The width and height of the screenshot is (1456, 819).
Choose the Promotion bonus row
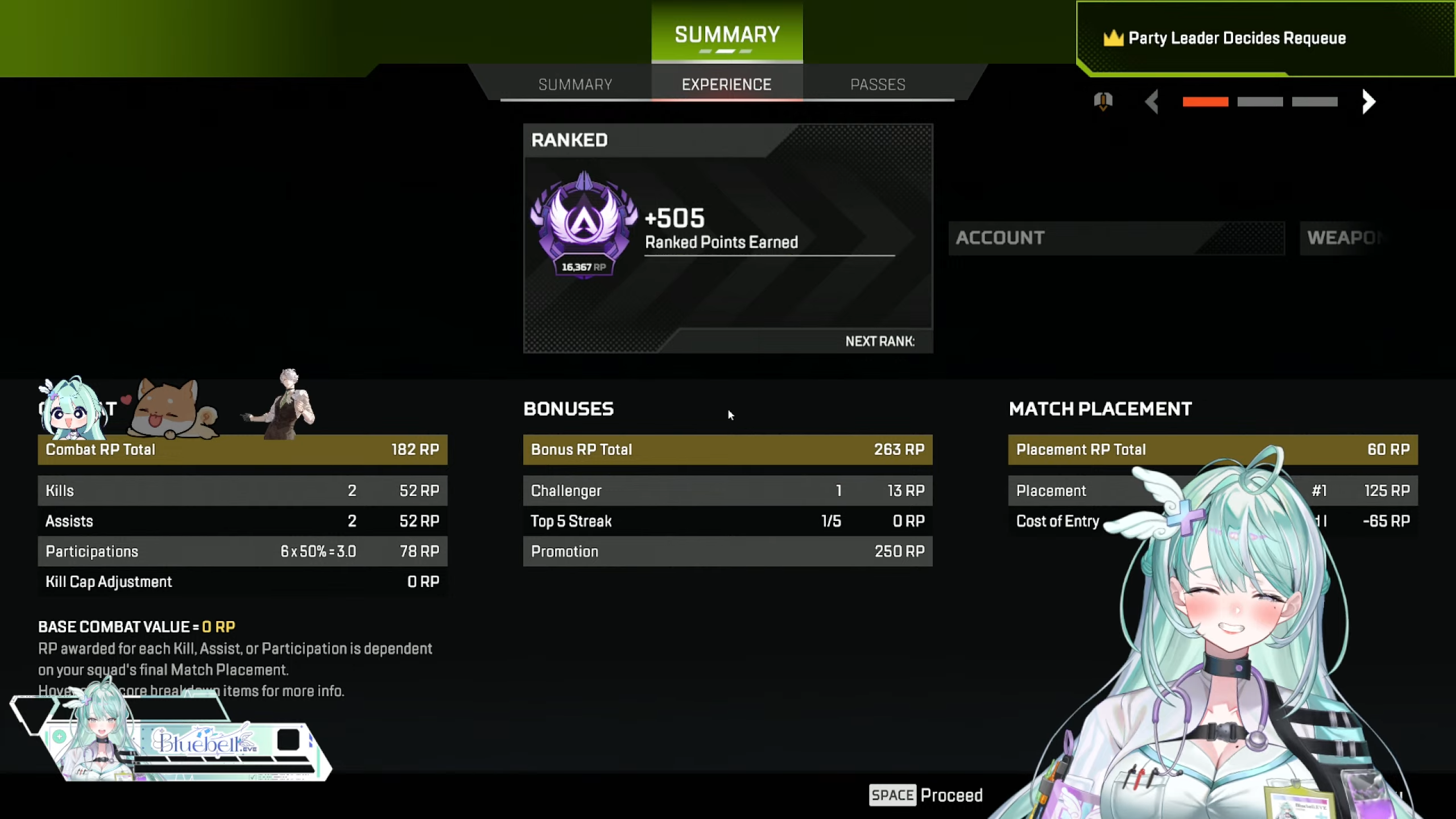[727, 551]
